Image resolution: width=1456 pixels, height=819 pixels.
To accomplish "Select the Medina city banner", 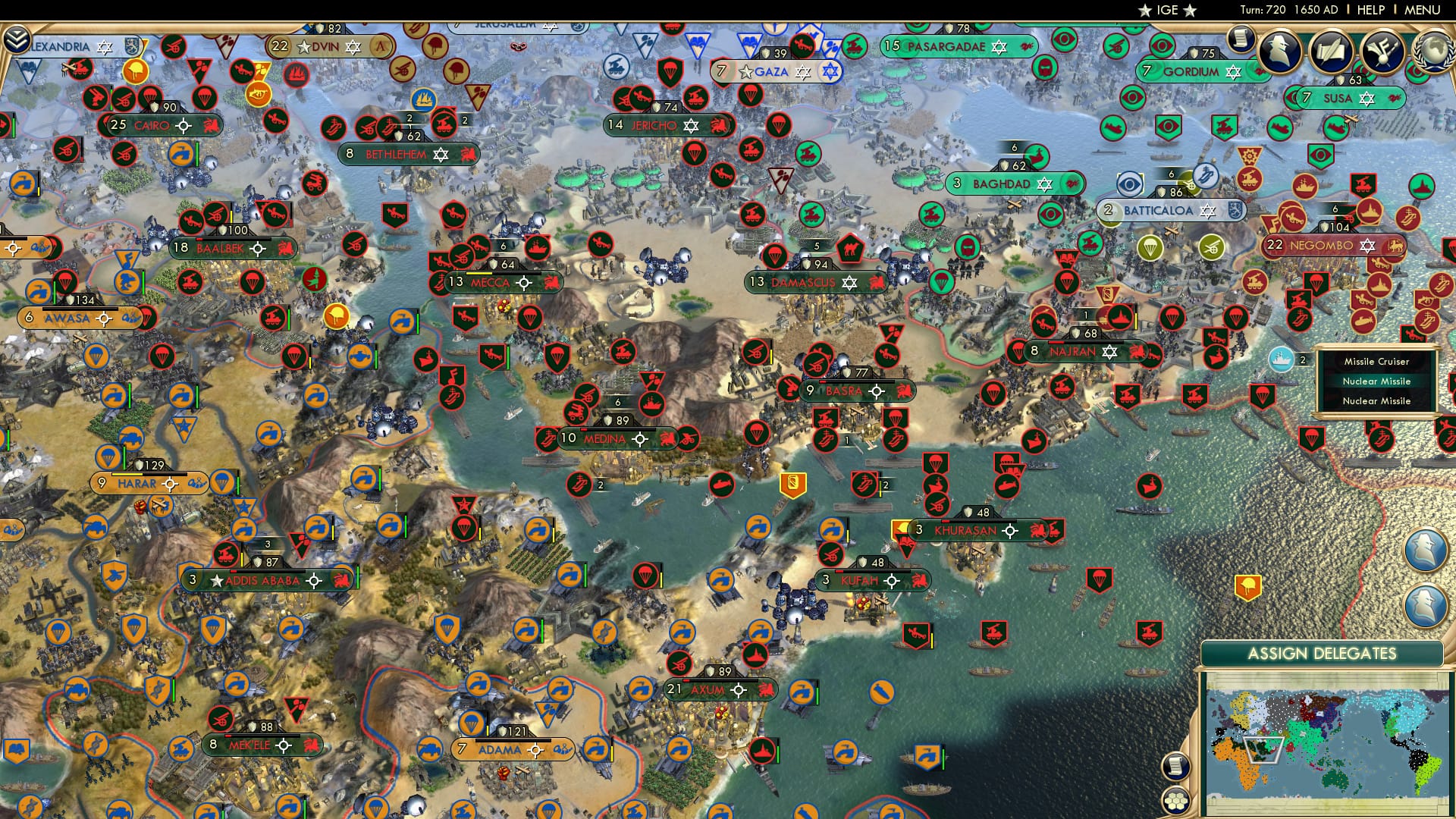I will pos(607,438).
